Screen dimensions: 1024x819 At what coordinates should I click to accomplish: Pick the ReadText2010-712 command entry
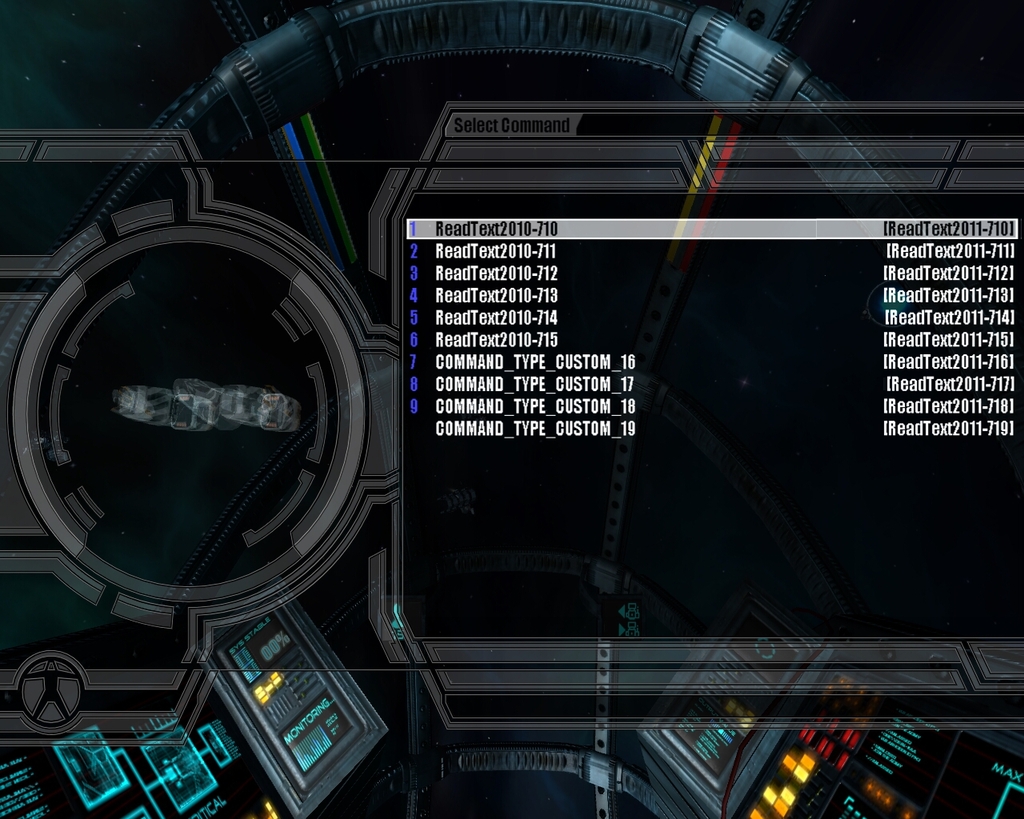pyautogui.click(x=496, y=273)
